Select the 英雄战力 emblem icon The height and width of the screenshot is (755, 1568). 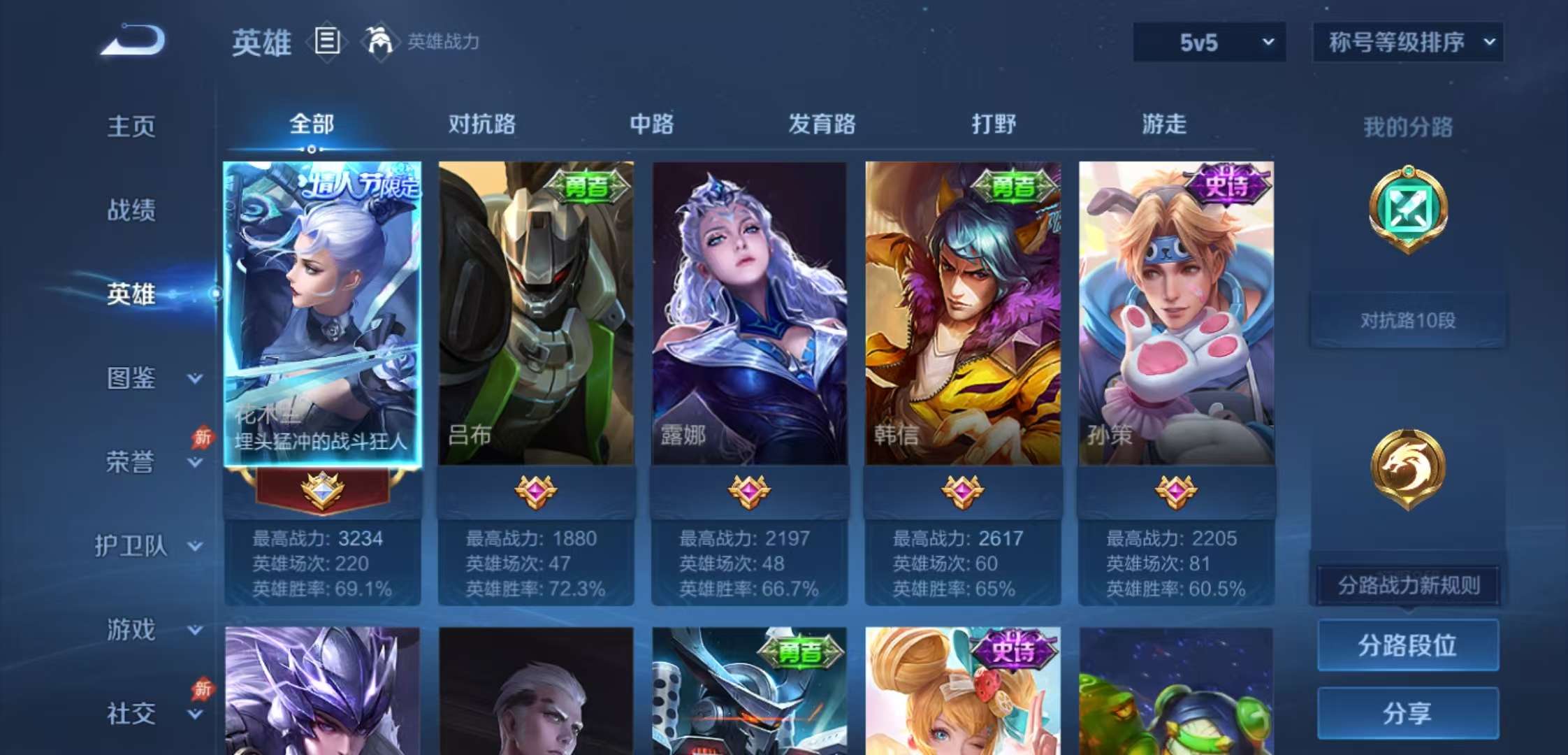(379, 42)
